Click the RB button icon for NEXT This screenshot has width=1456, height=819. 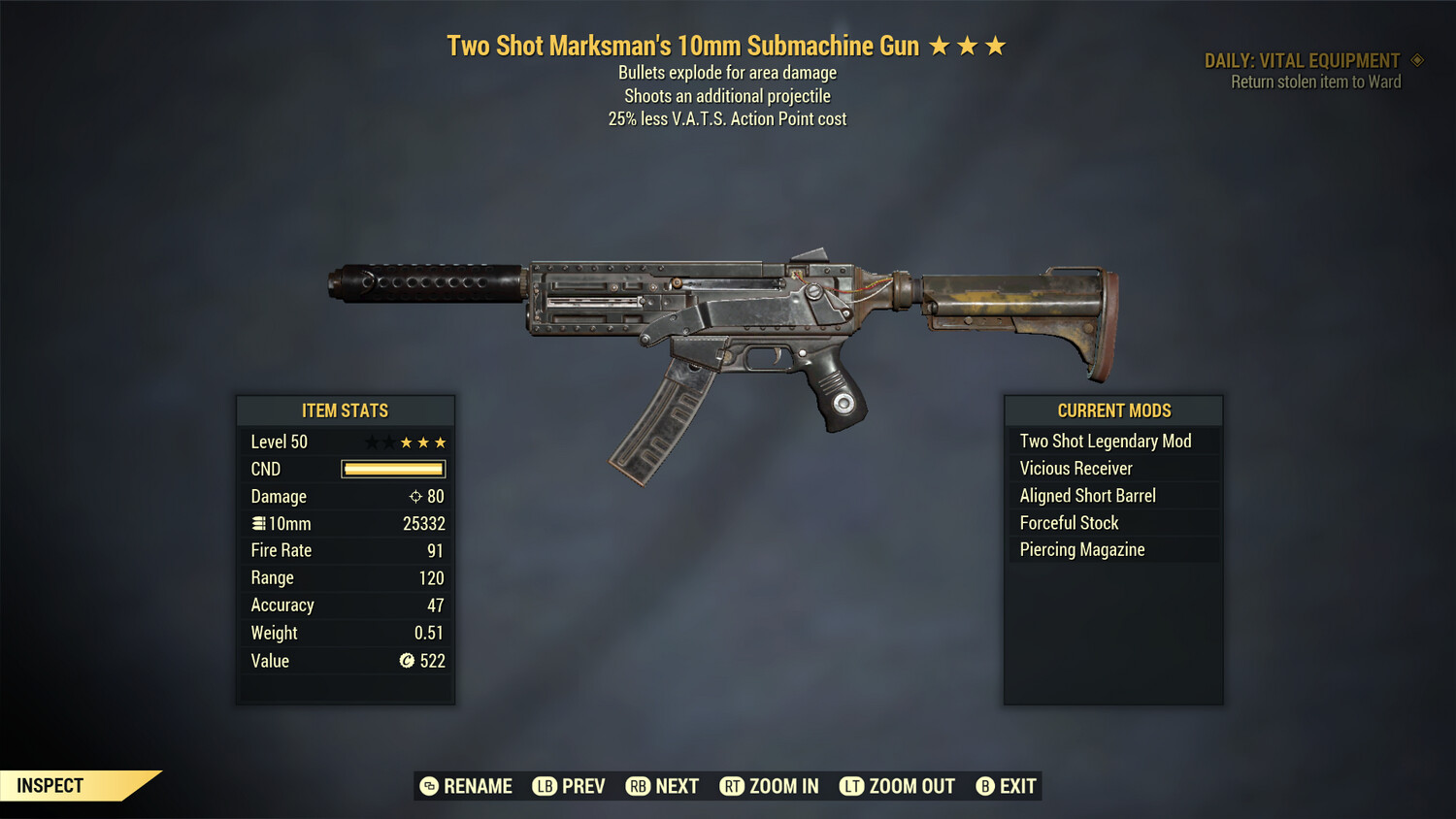tap(638, 786)
